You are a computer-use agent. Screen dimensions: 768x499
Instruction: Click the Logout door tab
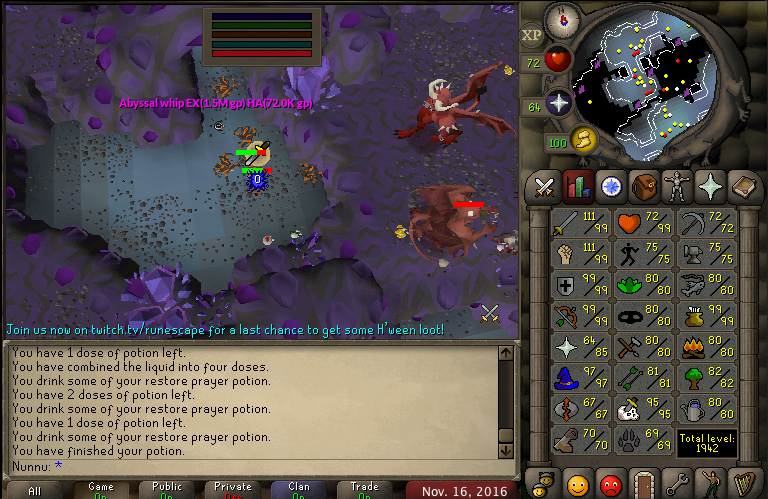point(644,483)
